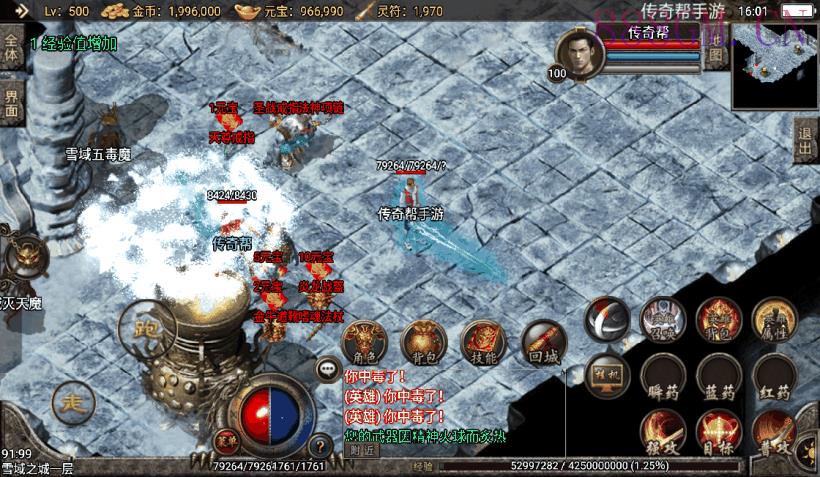Perform a 普攻 normal attack
The height and width of the screenshot is (477, 820).
(775, 432)
